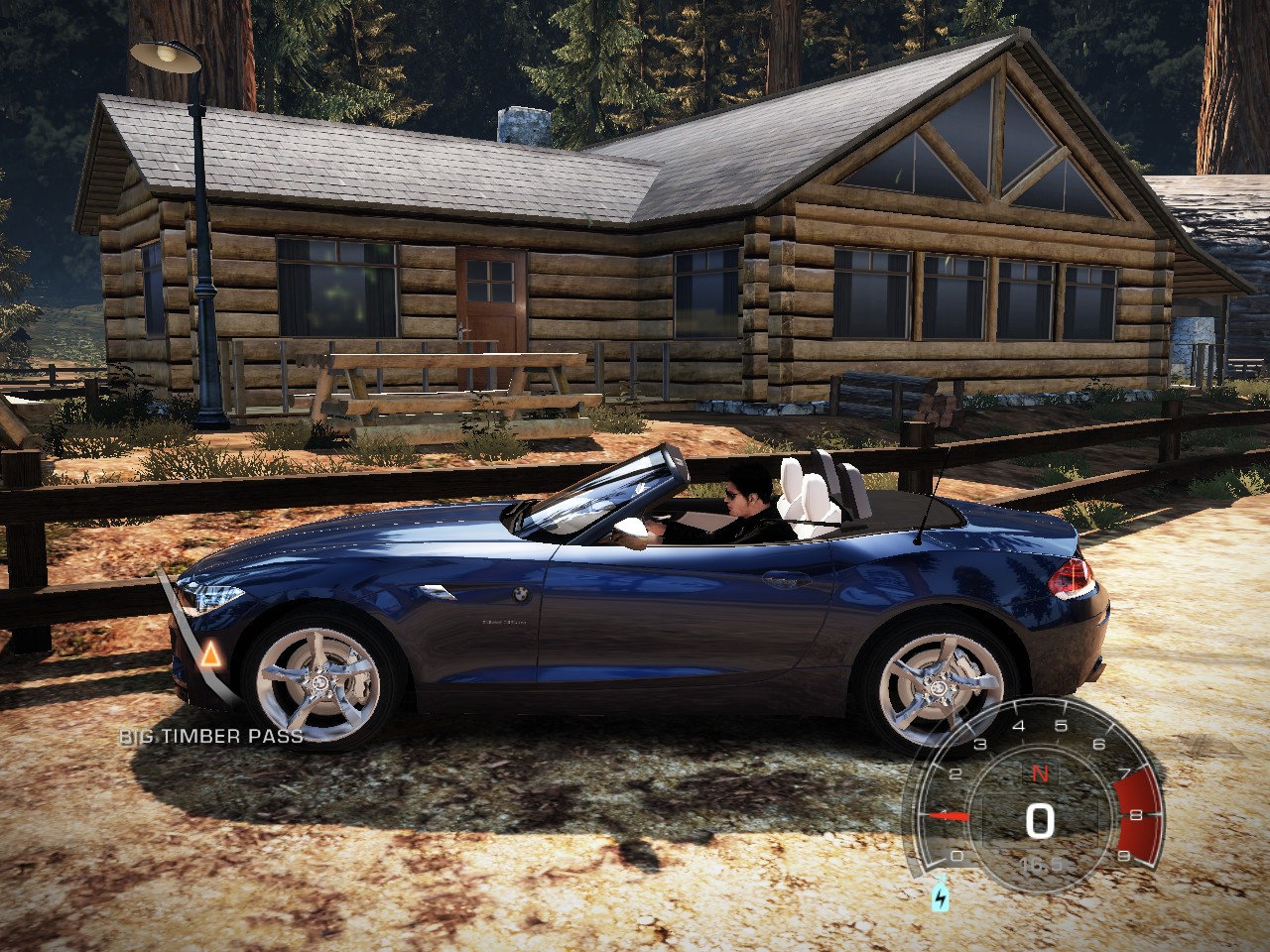Click the number 9 on the tachometer

(1123, 854)
